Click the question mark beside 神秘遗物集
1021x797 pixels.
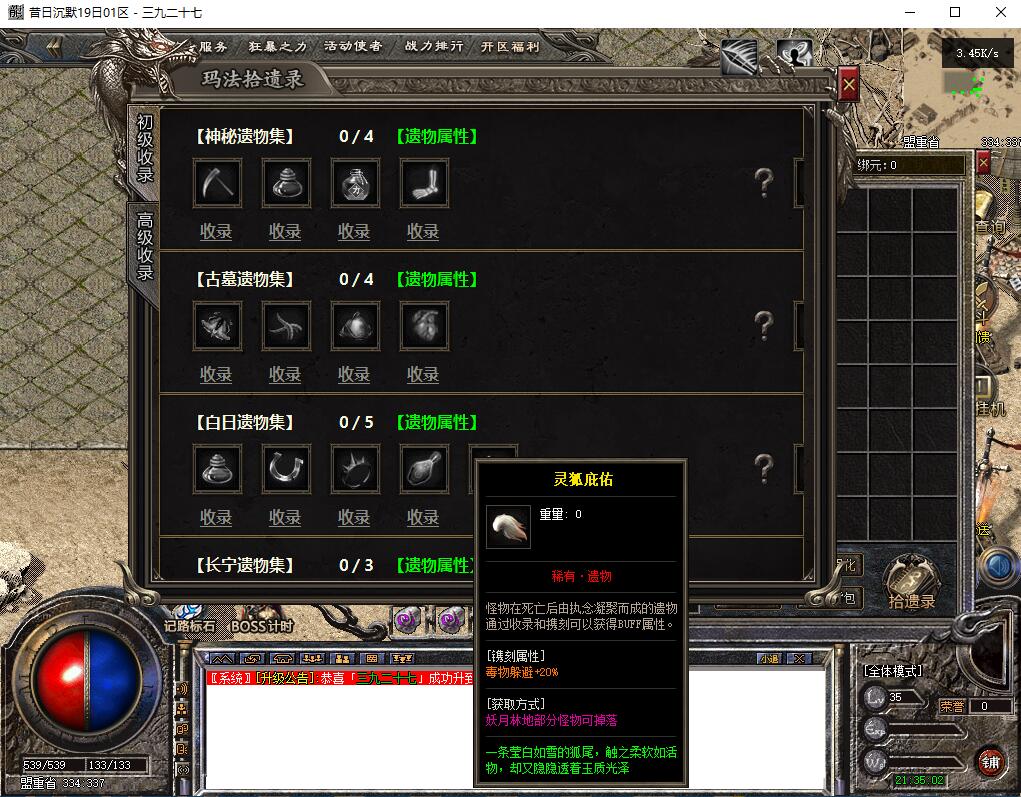pos(763,183)
